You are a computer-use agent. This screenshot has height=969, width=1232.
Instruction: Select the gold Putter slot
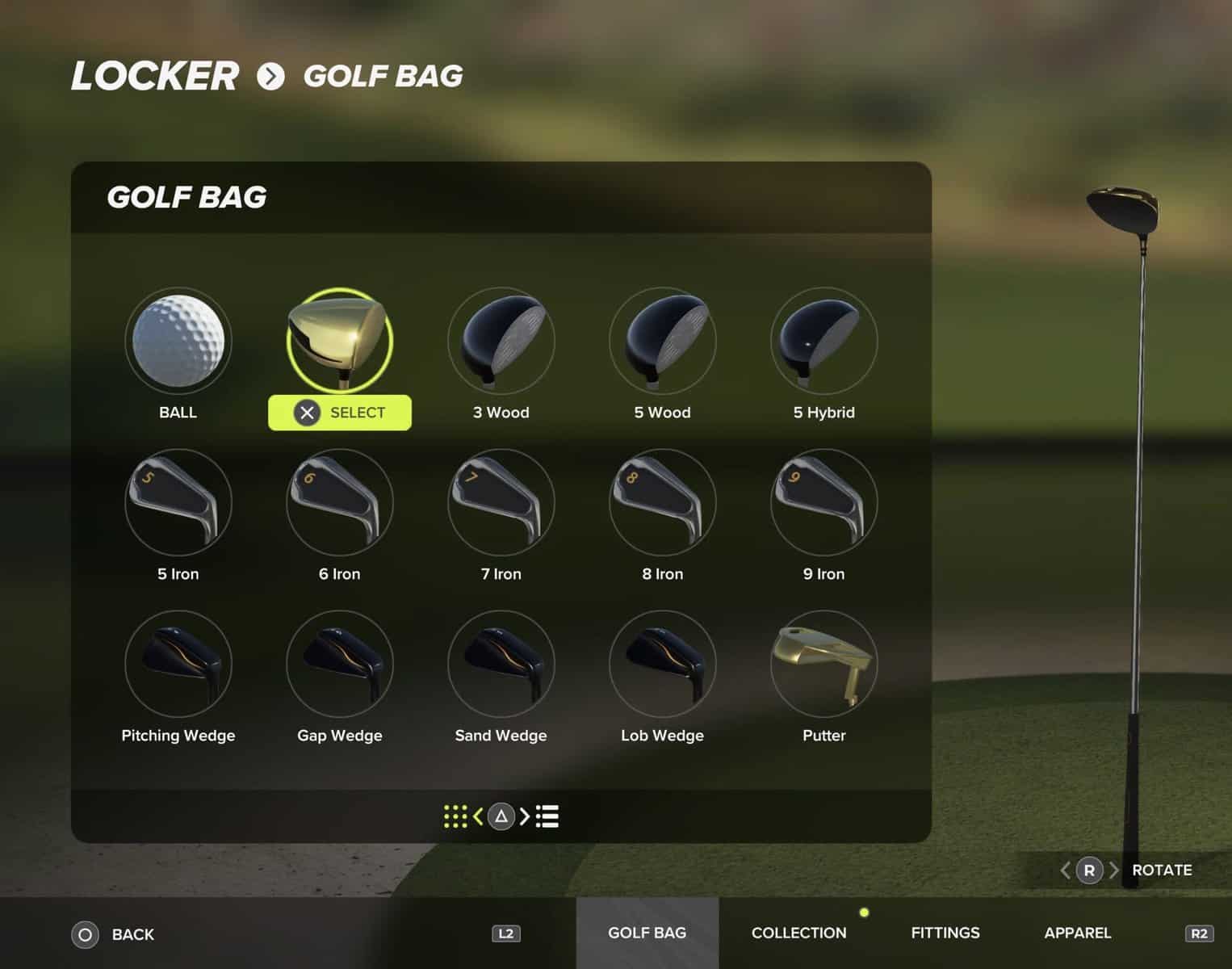[x=824, y=664]
